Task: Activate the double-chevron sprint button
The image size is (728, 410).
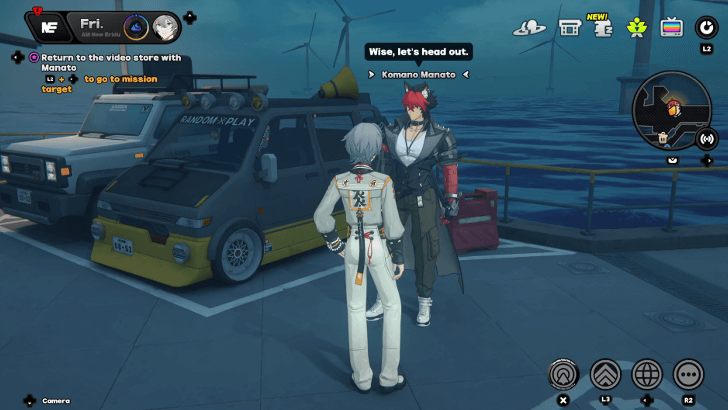Action: coord(606,375)
